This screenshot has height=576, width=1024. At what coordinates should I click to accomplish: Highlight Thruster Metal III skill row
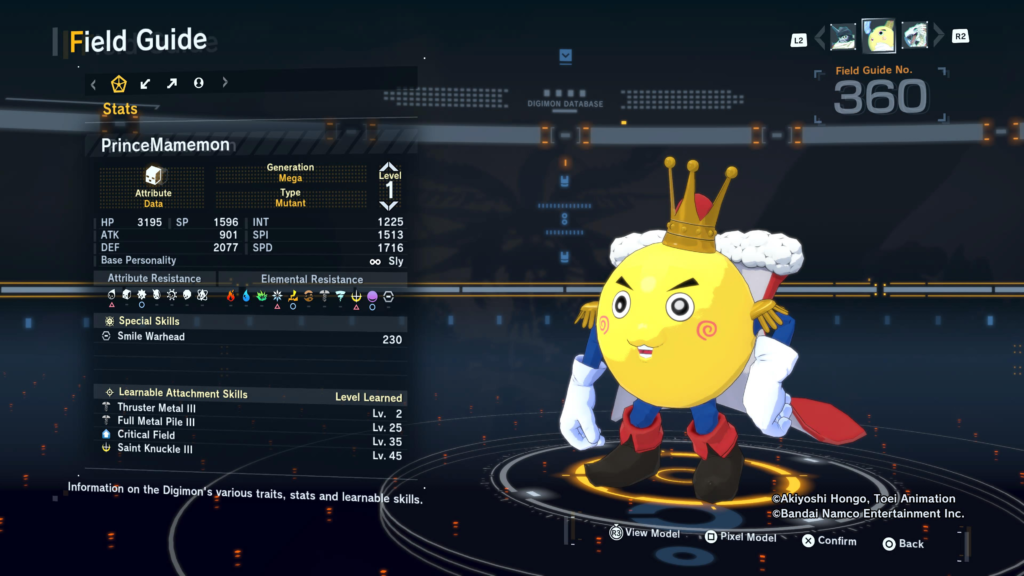[156, 408]
